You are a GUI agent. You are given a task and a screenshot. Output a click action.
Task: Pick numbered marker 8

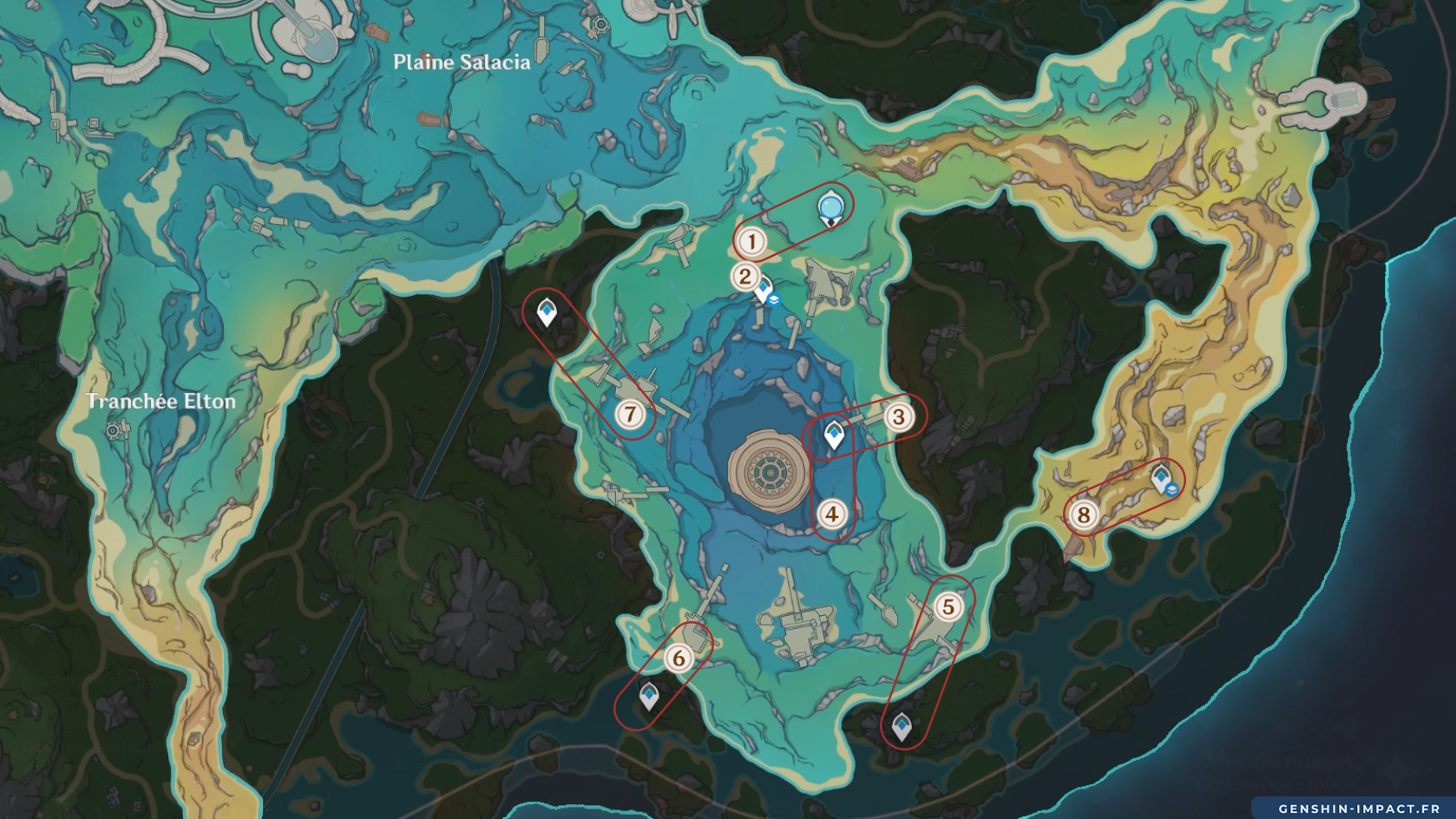click(x=1083, y=515)
